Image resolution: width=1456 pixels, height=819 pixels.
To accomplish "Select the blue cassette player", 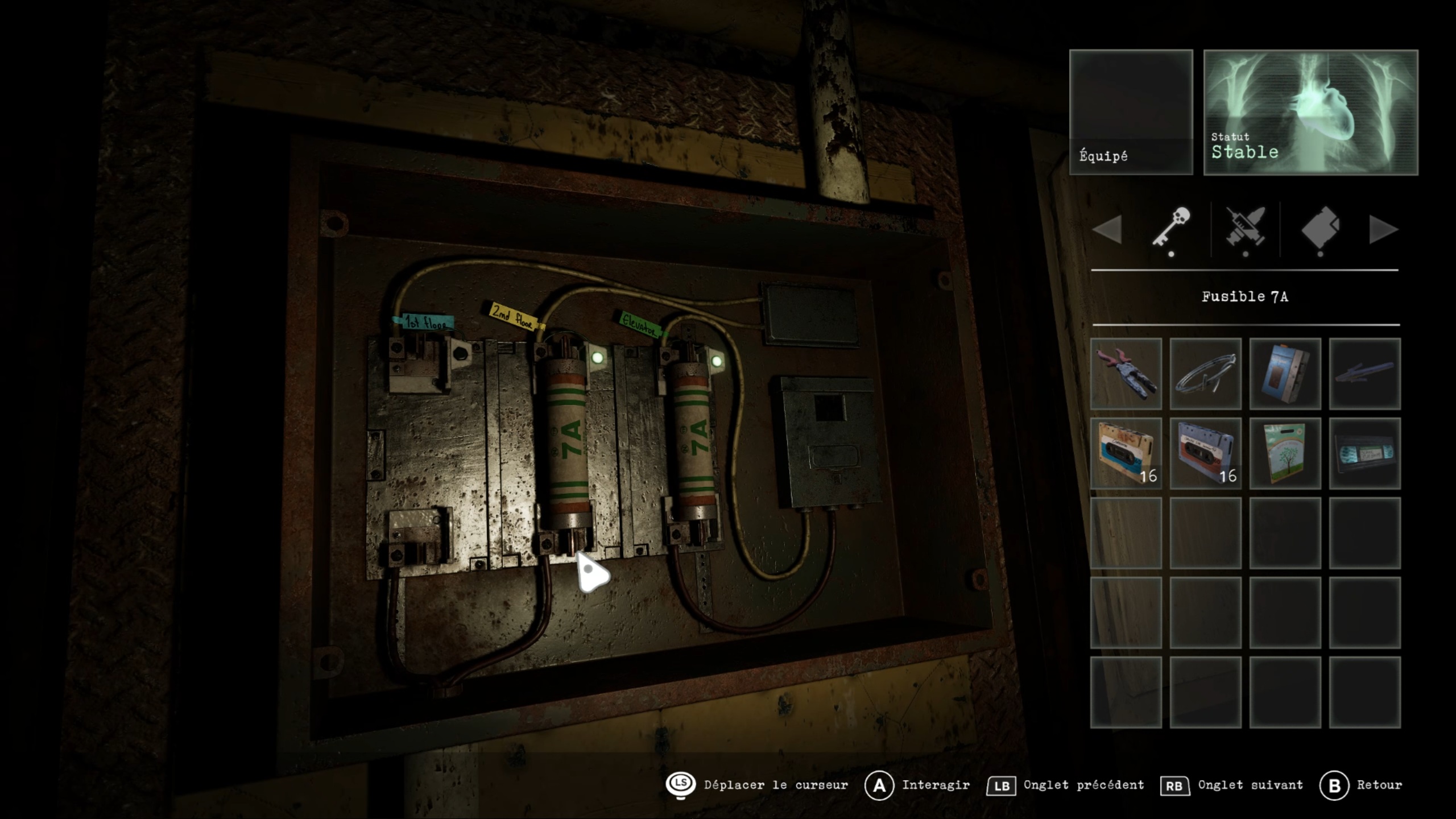I will point(1285,374).
